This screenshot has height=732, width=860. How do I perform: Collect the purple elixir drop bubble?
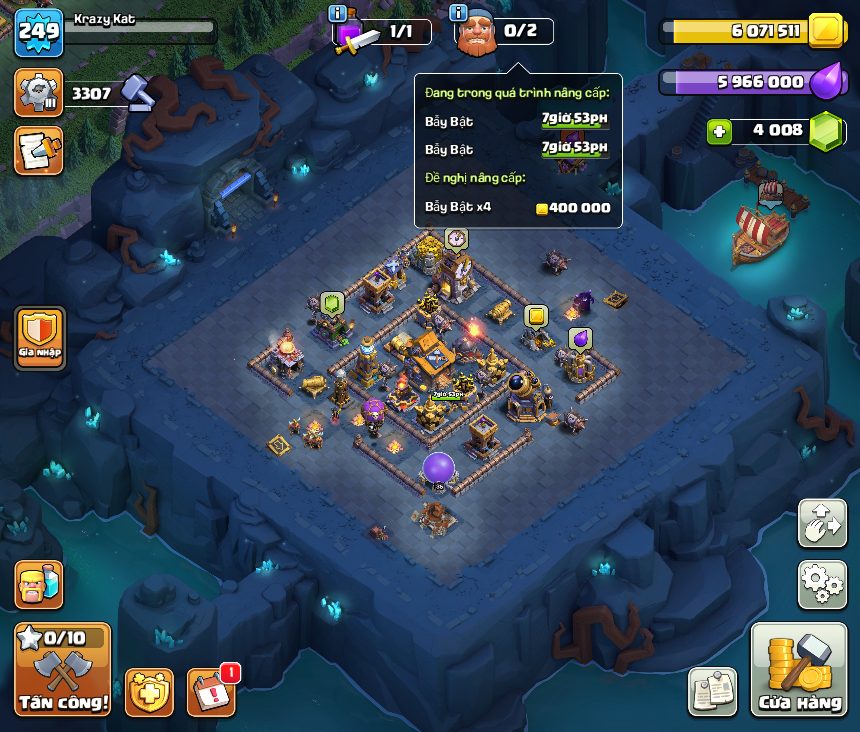click(579, 338)
